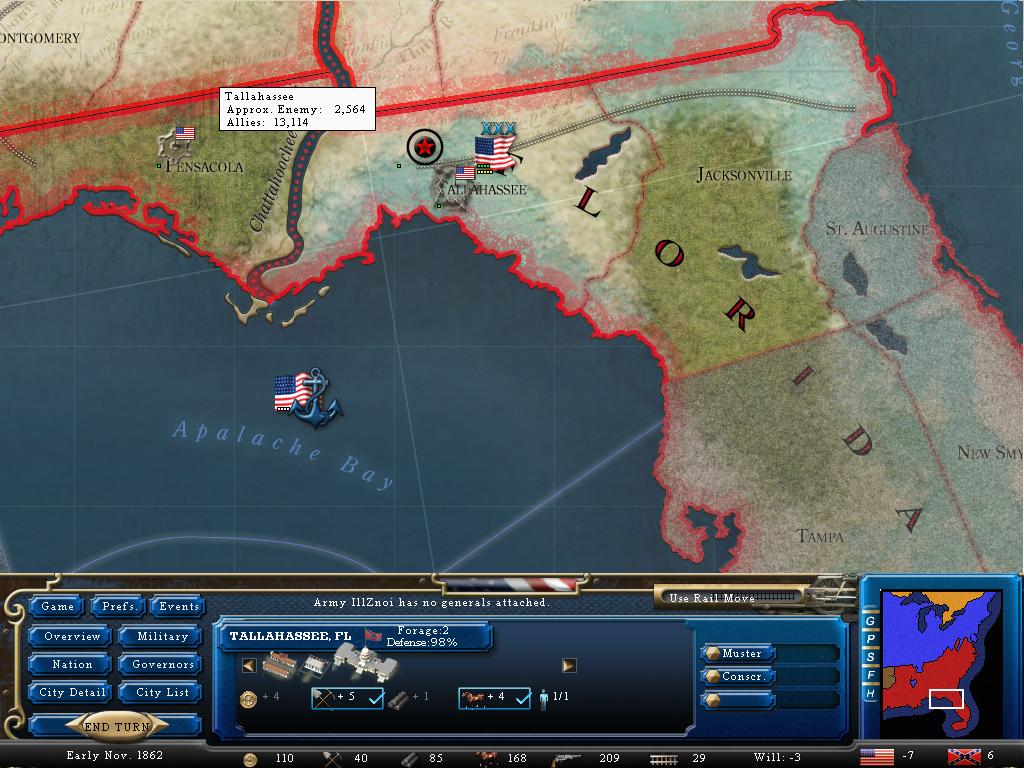Show the Events list
The image size is (1024, 768).
(179, 606)
